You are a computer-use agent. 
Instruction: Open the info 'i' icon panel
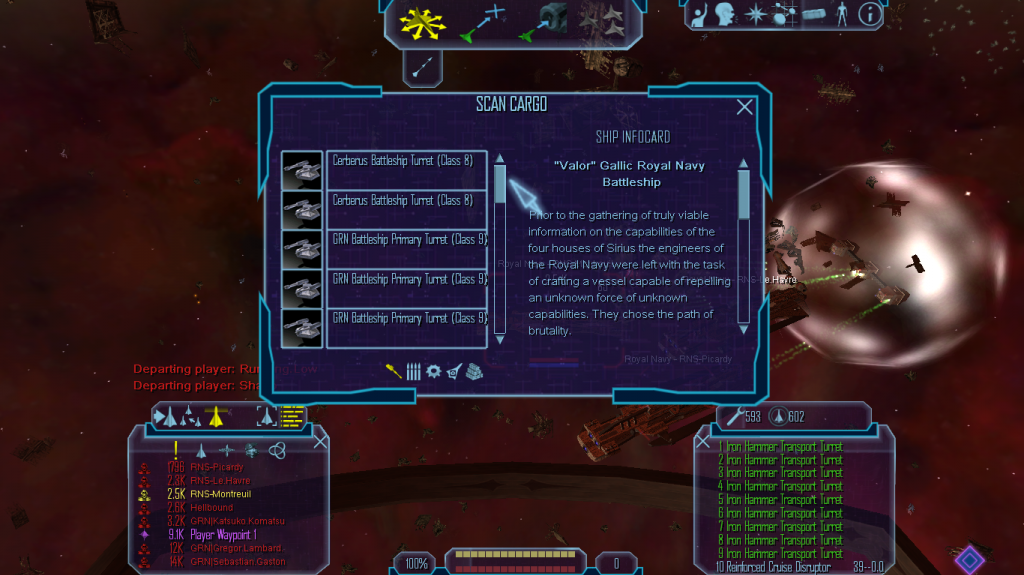click(x=870, y=14)
